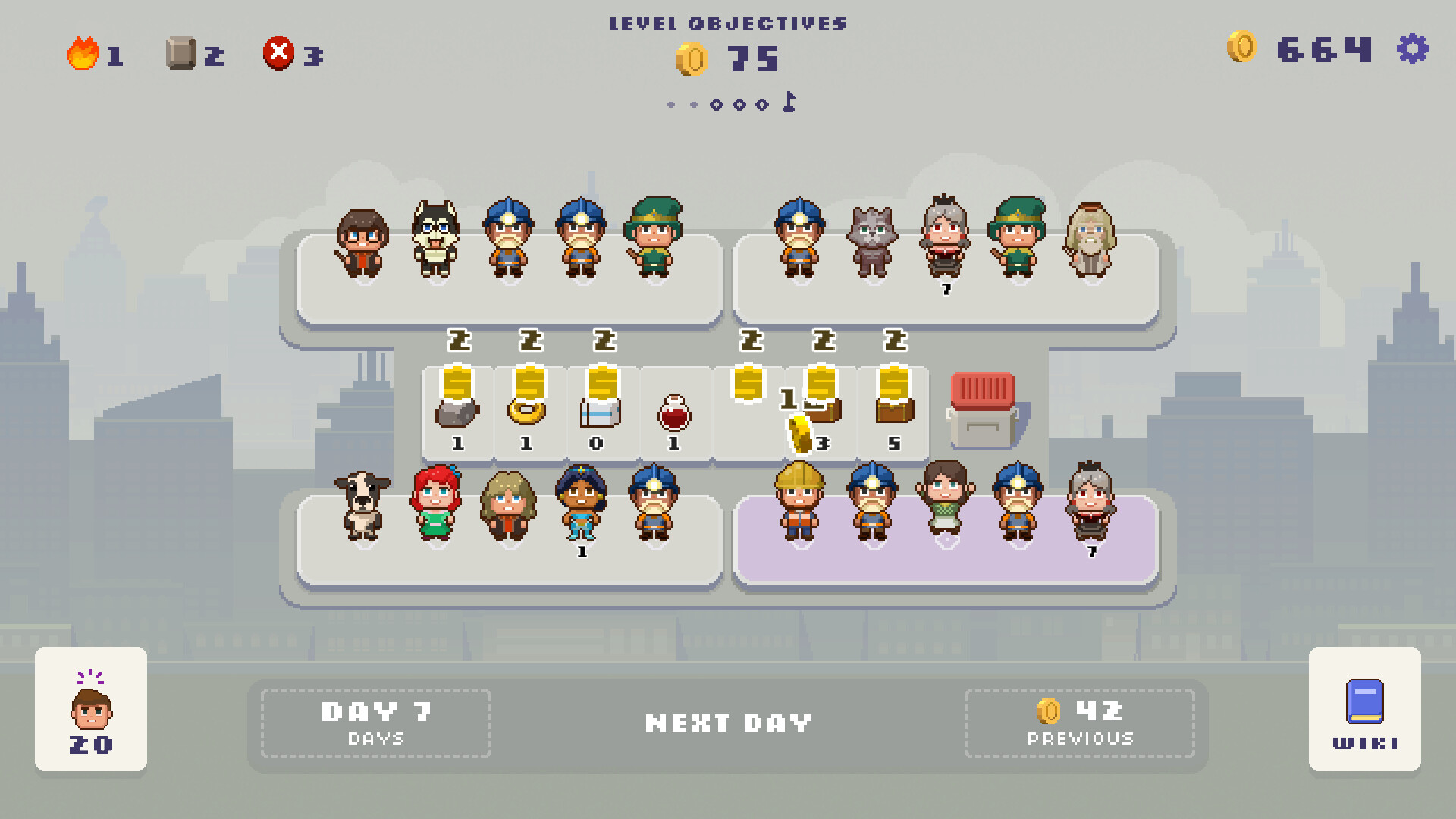Select the husky dog character in the top row
This screenshot has height=819, width=1456.
click(438, 239)
